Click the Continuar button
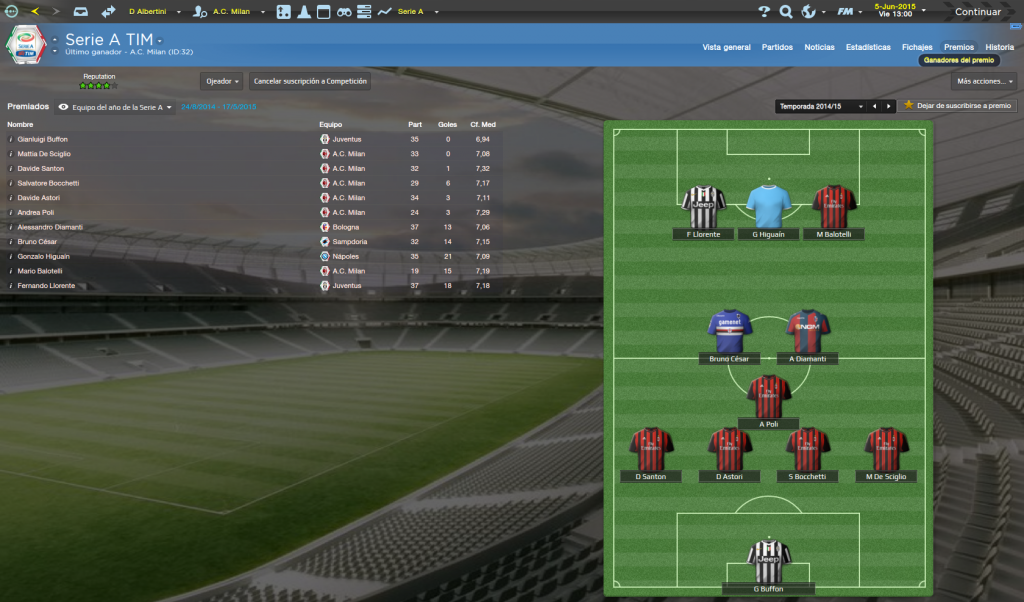This screenshot has width=1024, height=602. (977, 12)
